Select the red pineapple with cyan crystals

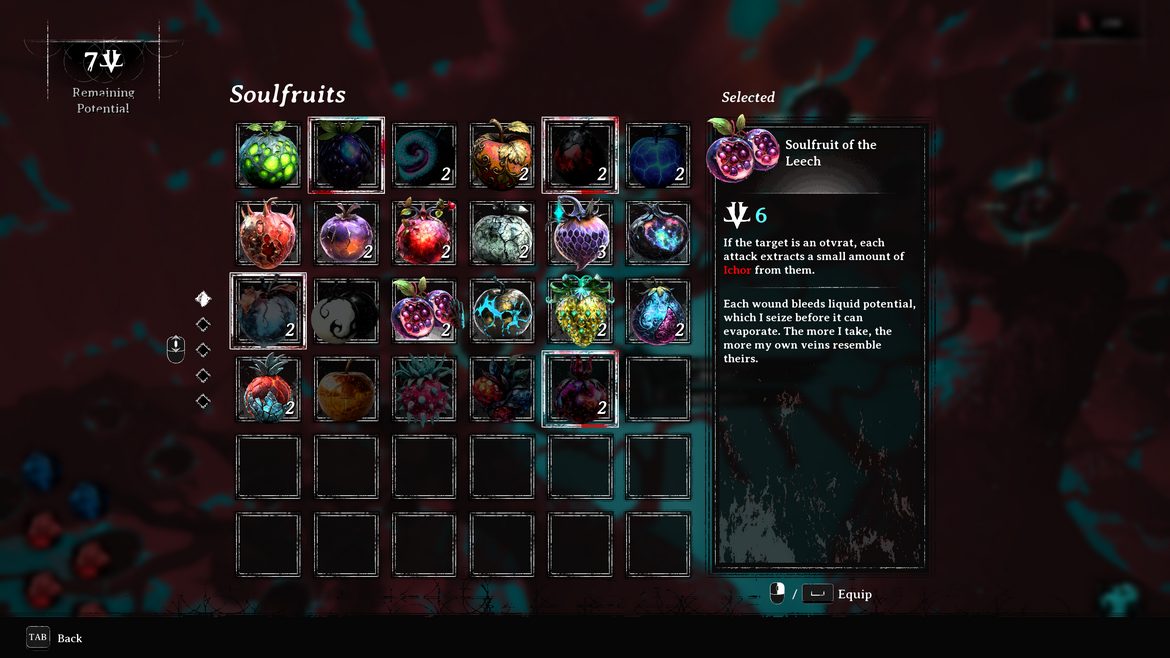coord(268,390)
